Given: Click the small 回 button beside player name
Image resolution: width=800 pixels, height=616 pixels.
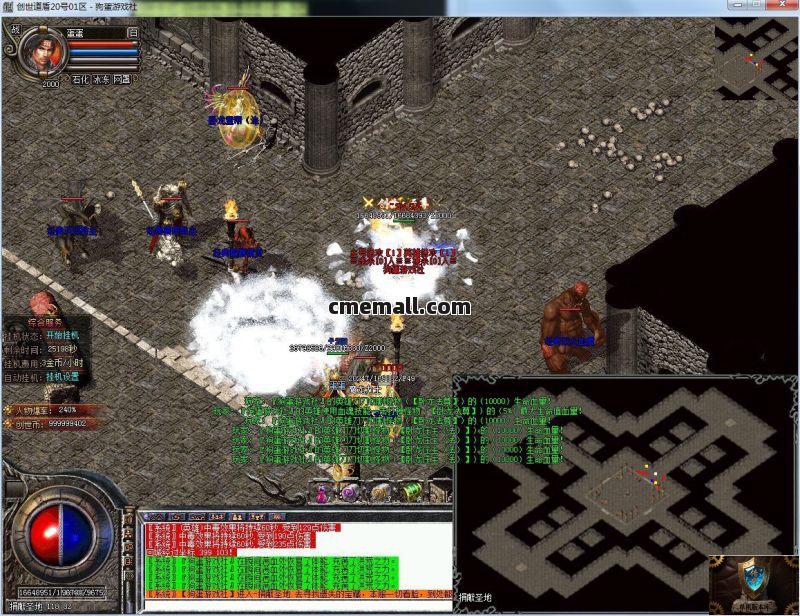Looking at the screenshot, I should coord(132,32).
